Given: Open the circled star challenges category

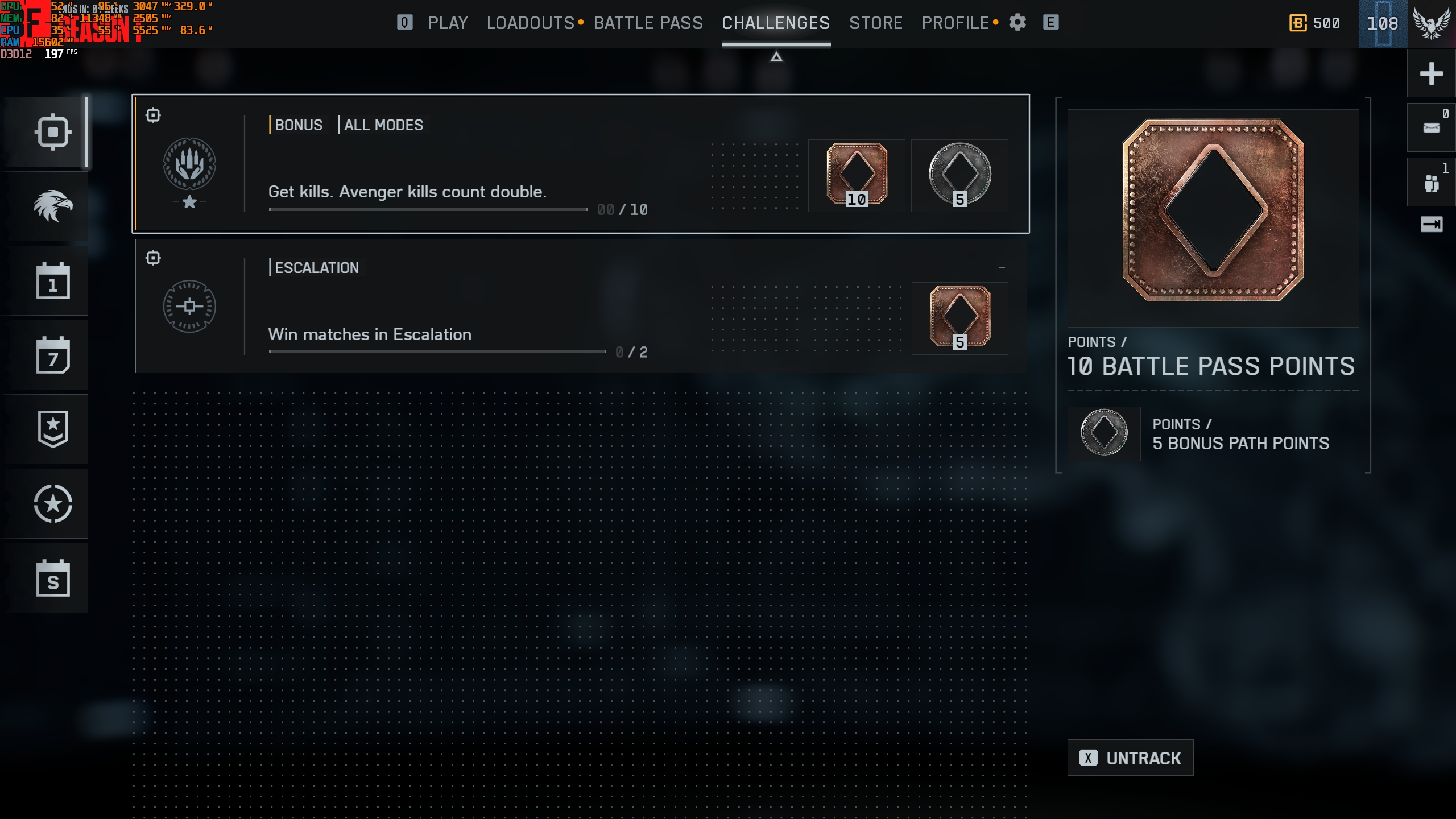Looking at the screenshot, I should [52, 504].
